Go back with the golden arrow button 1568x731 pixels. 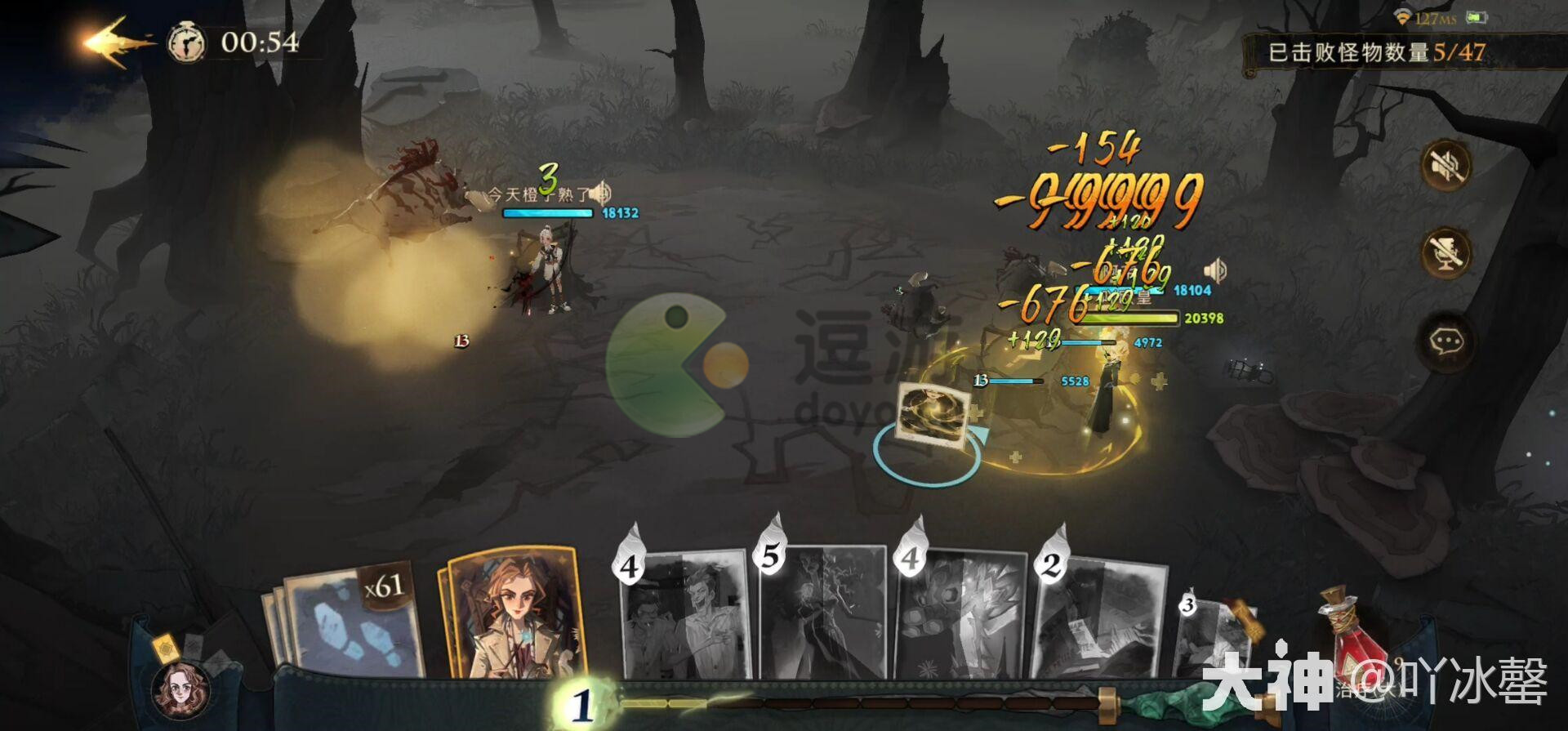coord(117,41)
